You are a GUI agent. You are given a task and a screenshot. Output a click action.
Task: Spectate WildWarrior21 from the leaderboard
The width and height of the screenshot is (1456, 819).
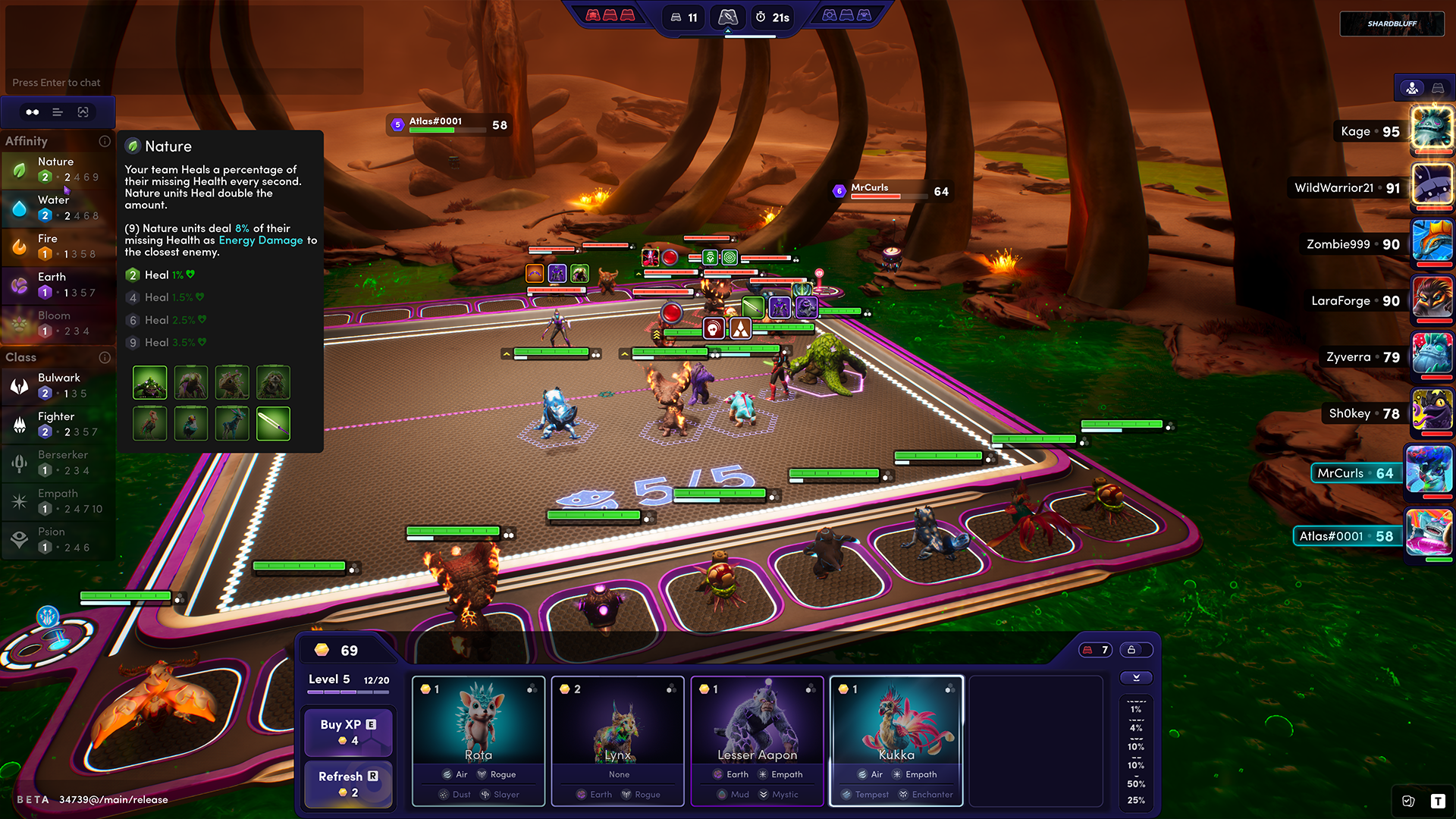tap(1432, 186)
